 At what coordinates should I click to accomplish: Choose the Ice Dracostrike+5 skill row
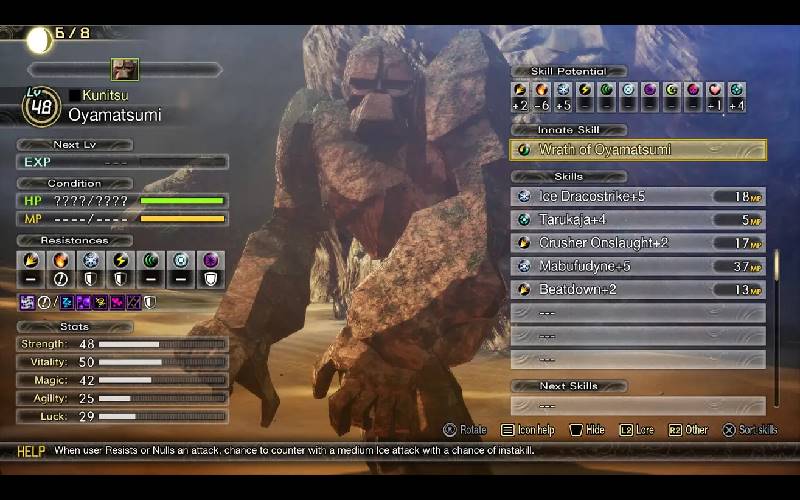638,196
